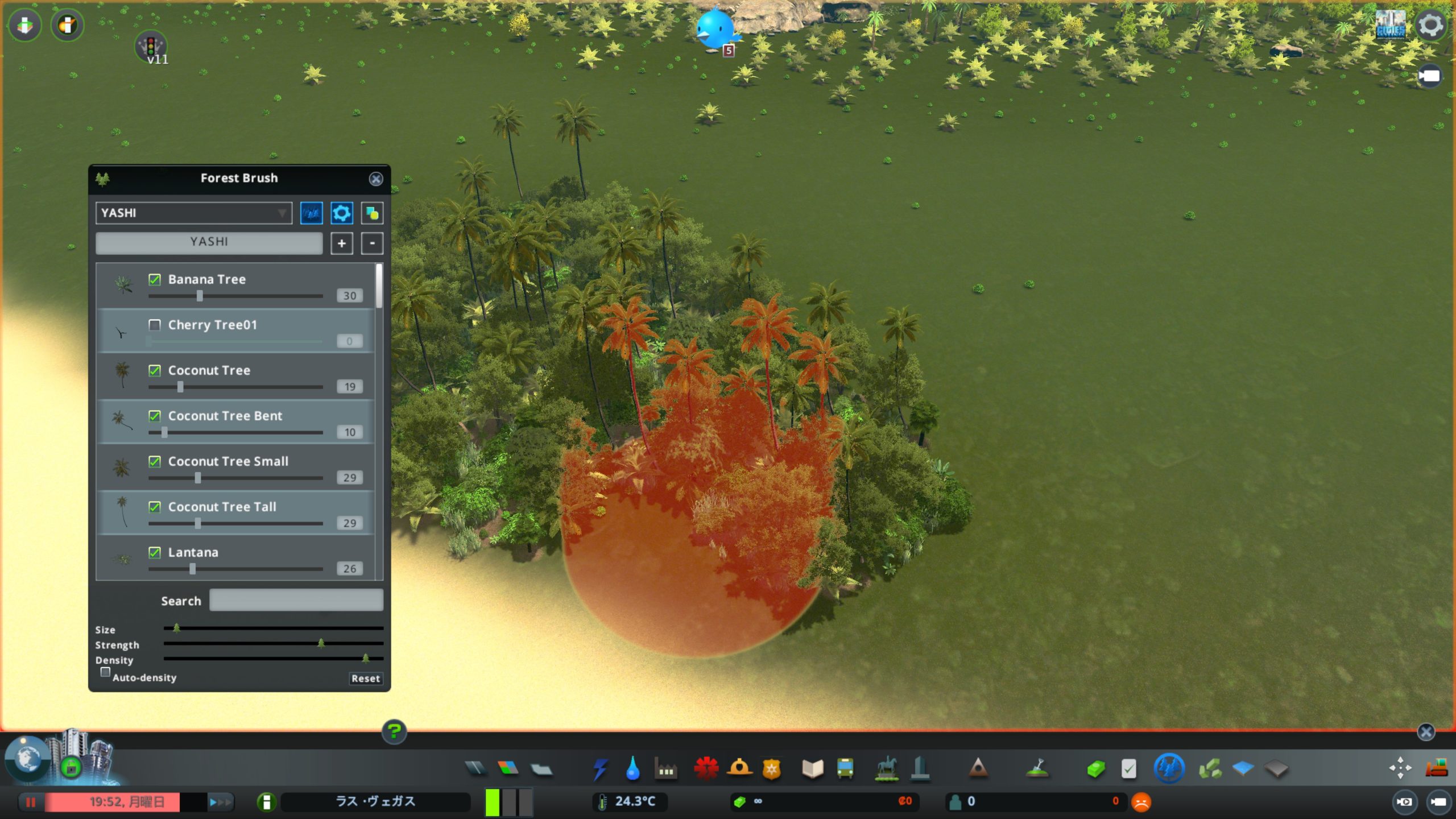Open the game options gear menu

pyautogui.click(x=1430, y=25)
